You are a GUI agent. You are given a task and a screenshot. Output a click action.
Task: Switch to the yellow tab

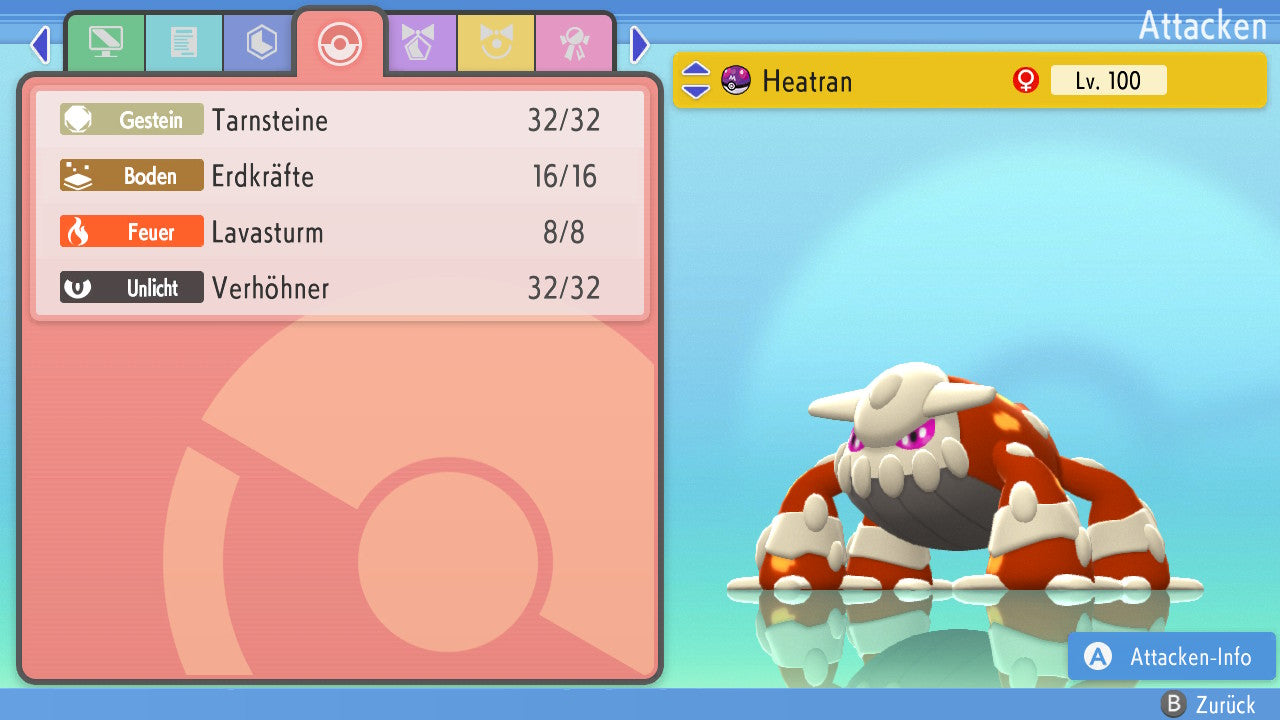pyautogui.click(x=495, y=43)
